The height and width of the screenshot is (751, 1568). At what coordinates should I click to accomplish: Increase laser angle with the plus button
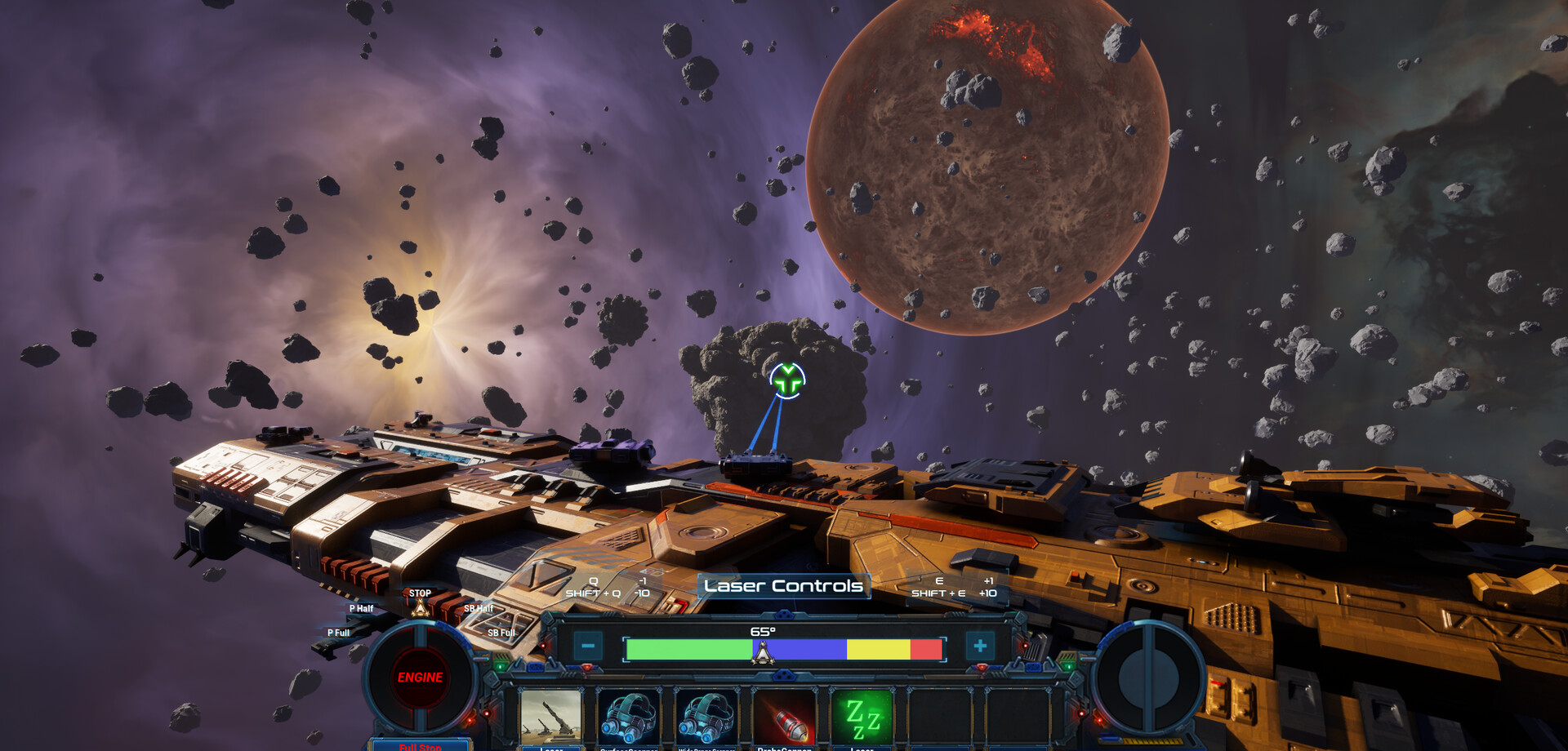(x=980, y=647)
